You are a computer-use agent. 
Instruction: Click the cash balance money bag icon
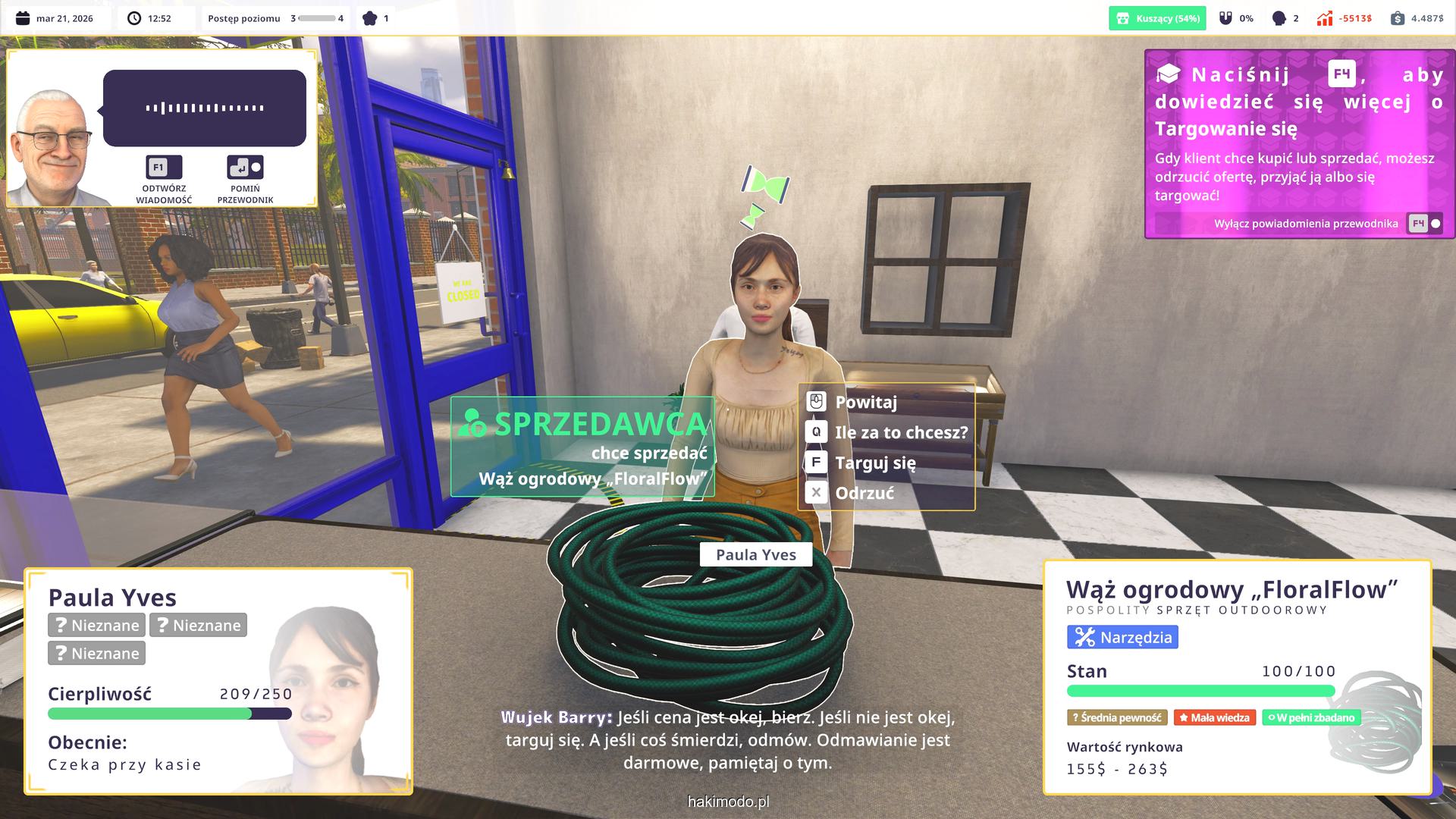1398,18
